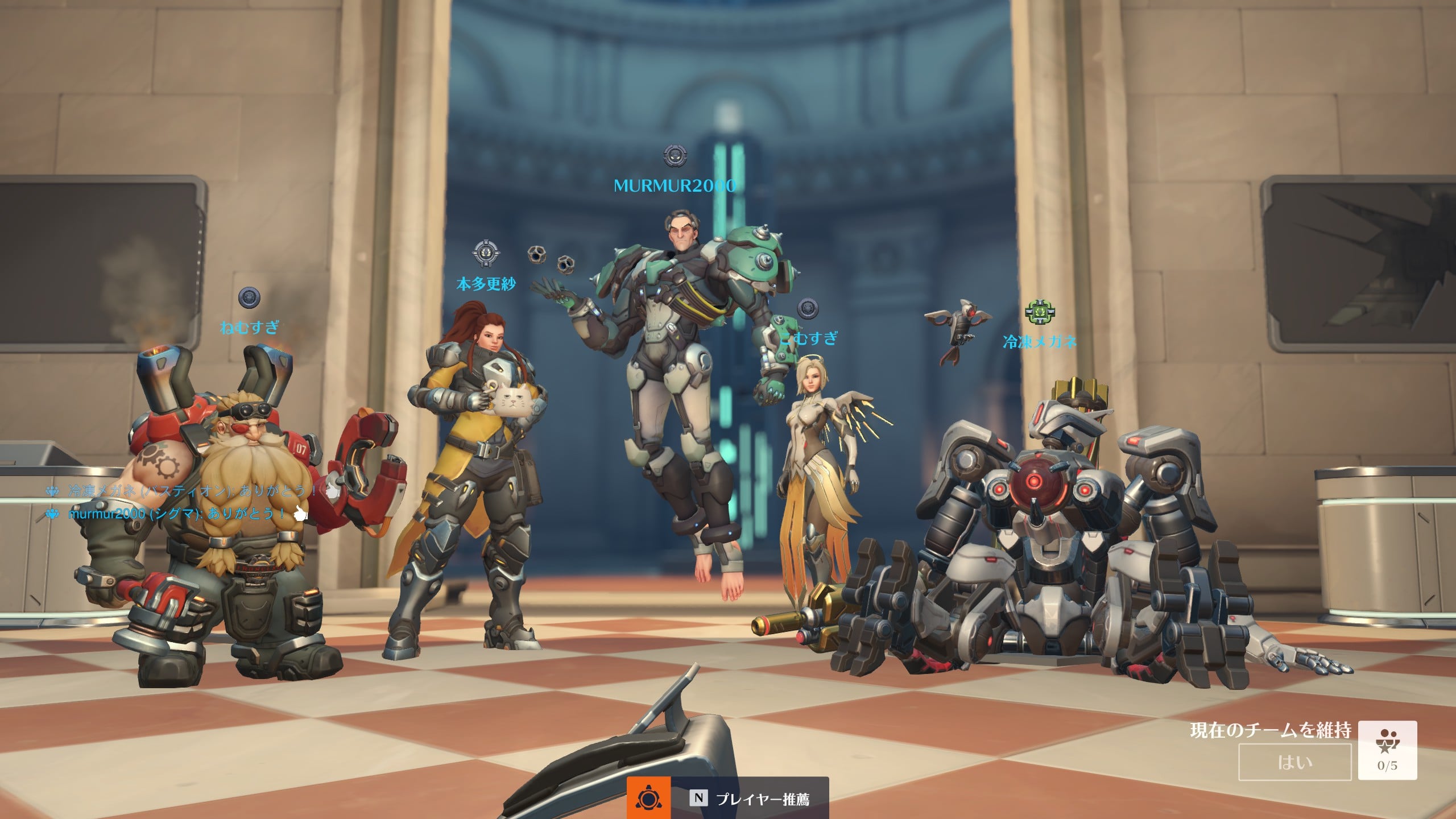Viewport: 1456px width, 819px height.
Task: Open the orange player endorsement icon
Action: pos(648,799)
